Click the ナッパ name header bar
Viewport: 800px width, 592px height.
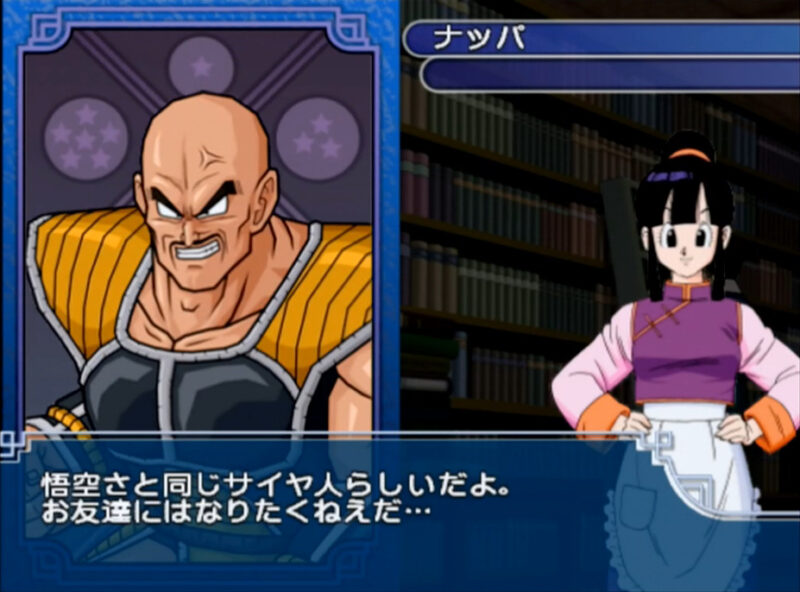600,40
